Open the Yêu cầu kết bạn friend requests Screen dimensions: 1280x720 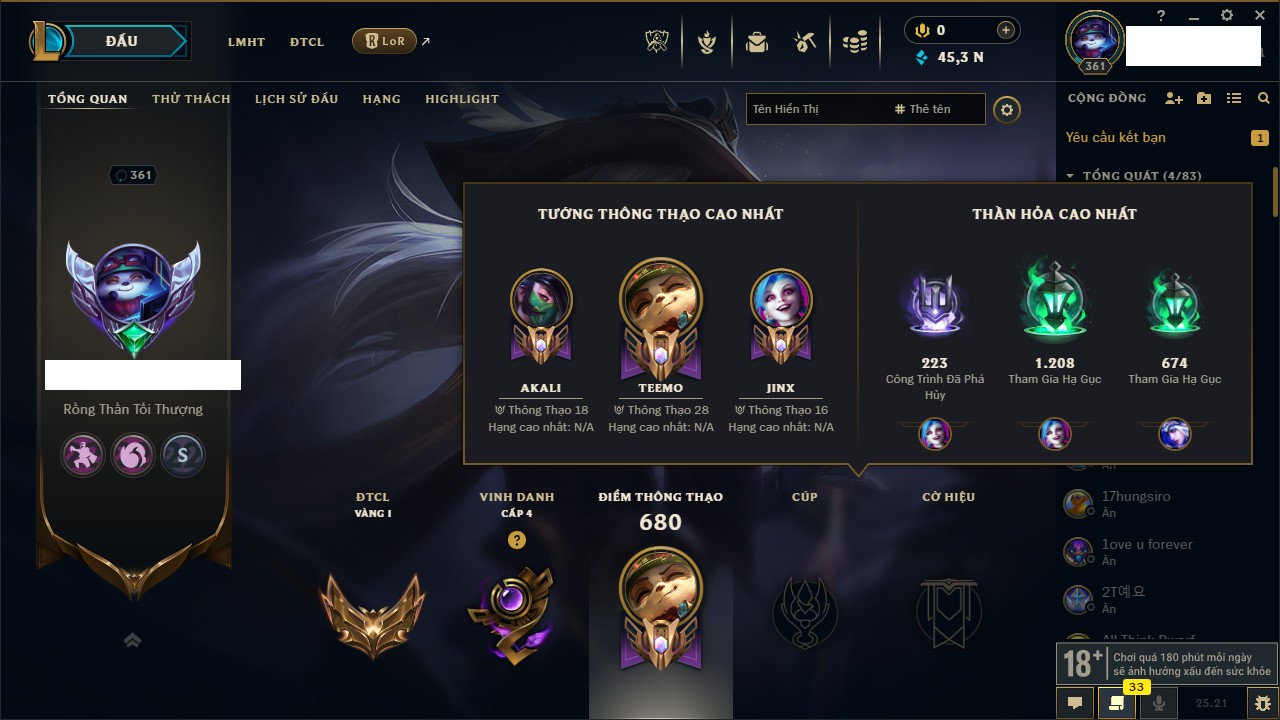pos(1115,137)
